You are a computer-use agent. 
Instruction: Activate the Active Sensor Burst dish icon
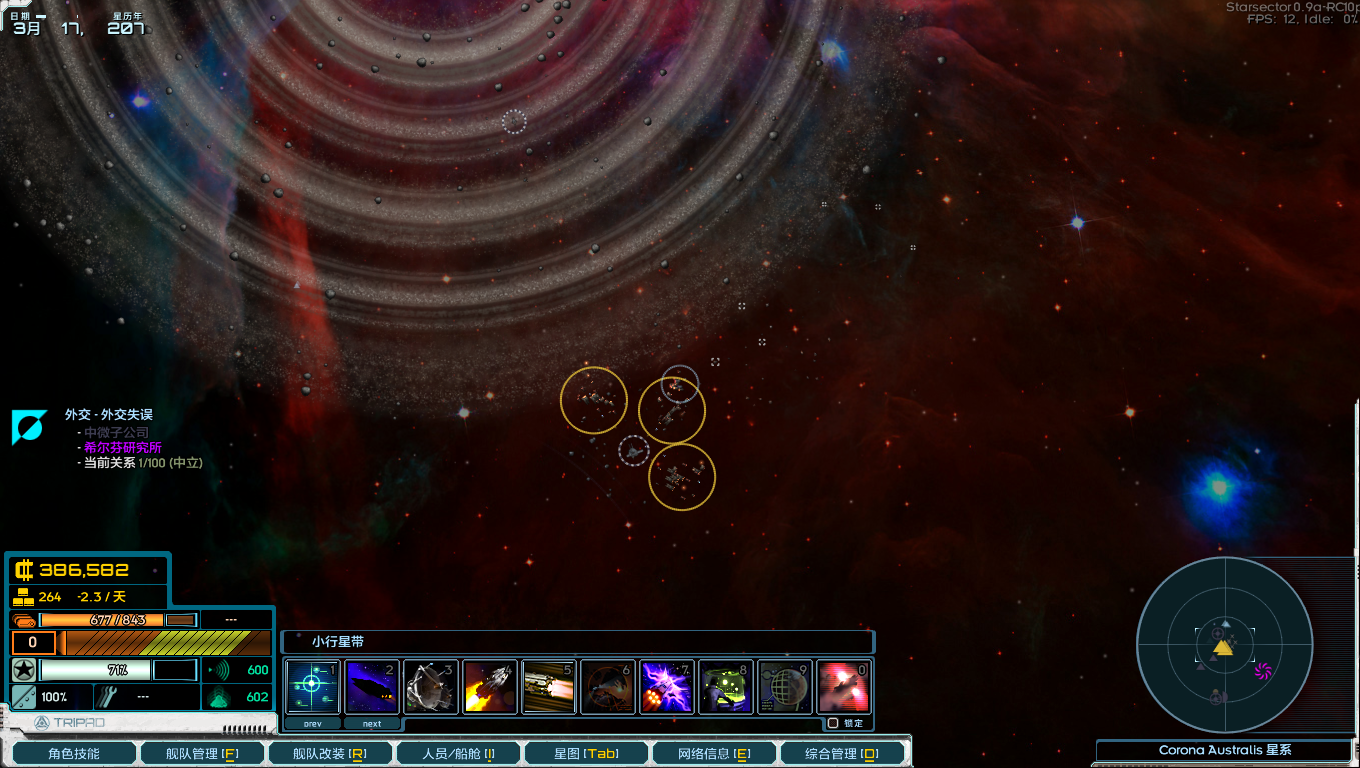[430, 686]
